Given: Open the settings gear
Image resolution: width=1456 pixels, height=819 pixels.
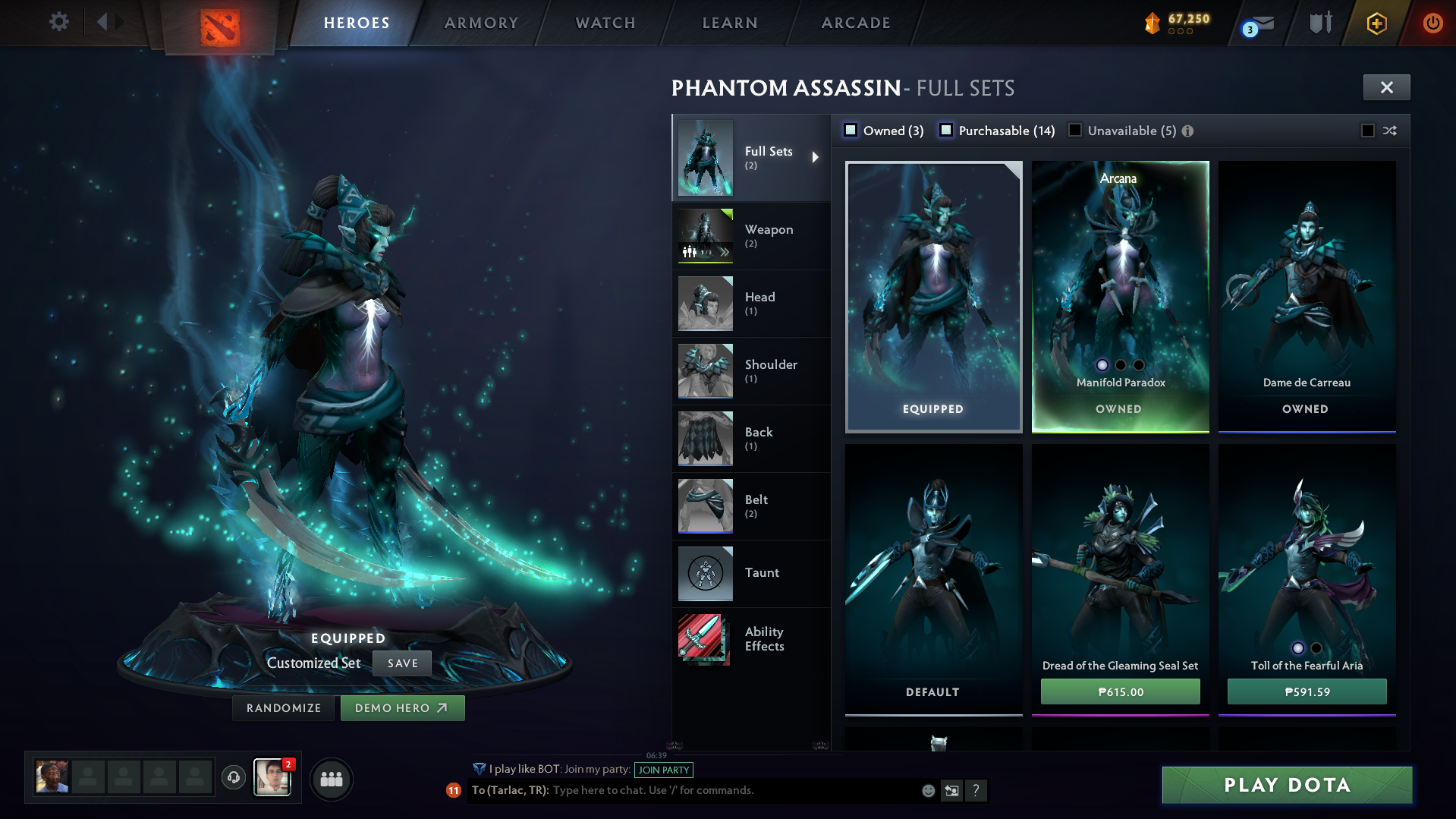Looking at the screenshot, I should click(x=58, y=22).
